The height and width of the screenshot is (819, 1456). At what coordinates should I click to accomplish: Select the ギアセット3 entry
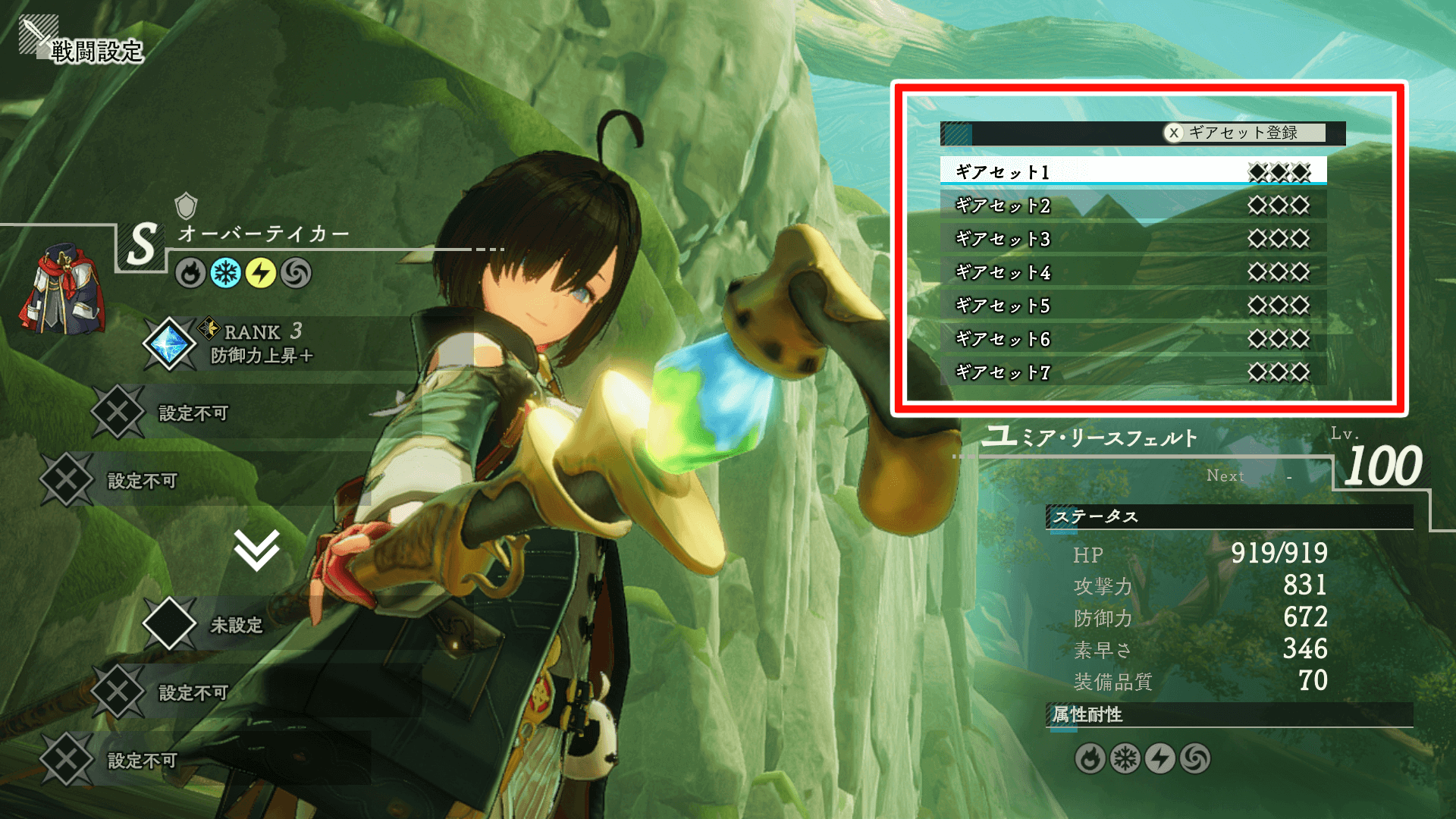point(1133,239)
